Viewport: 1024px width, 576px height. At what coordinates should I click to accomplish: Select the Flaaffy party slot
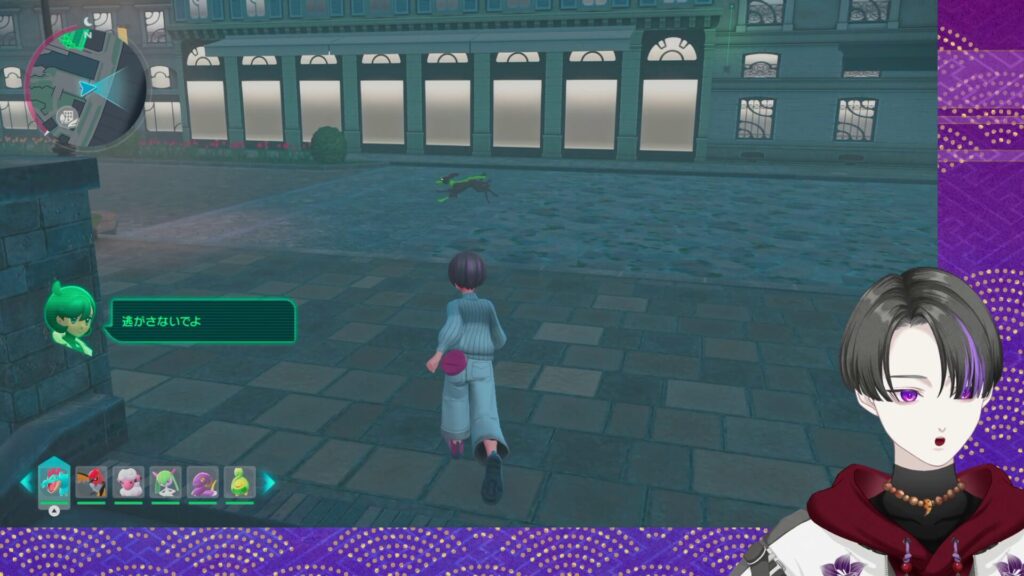click(129, 482)
